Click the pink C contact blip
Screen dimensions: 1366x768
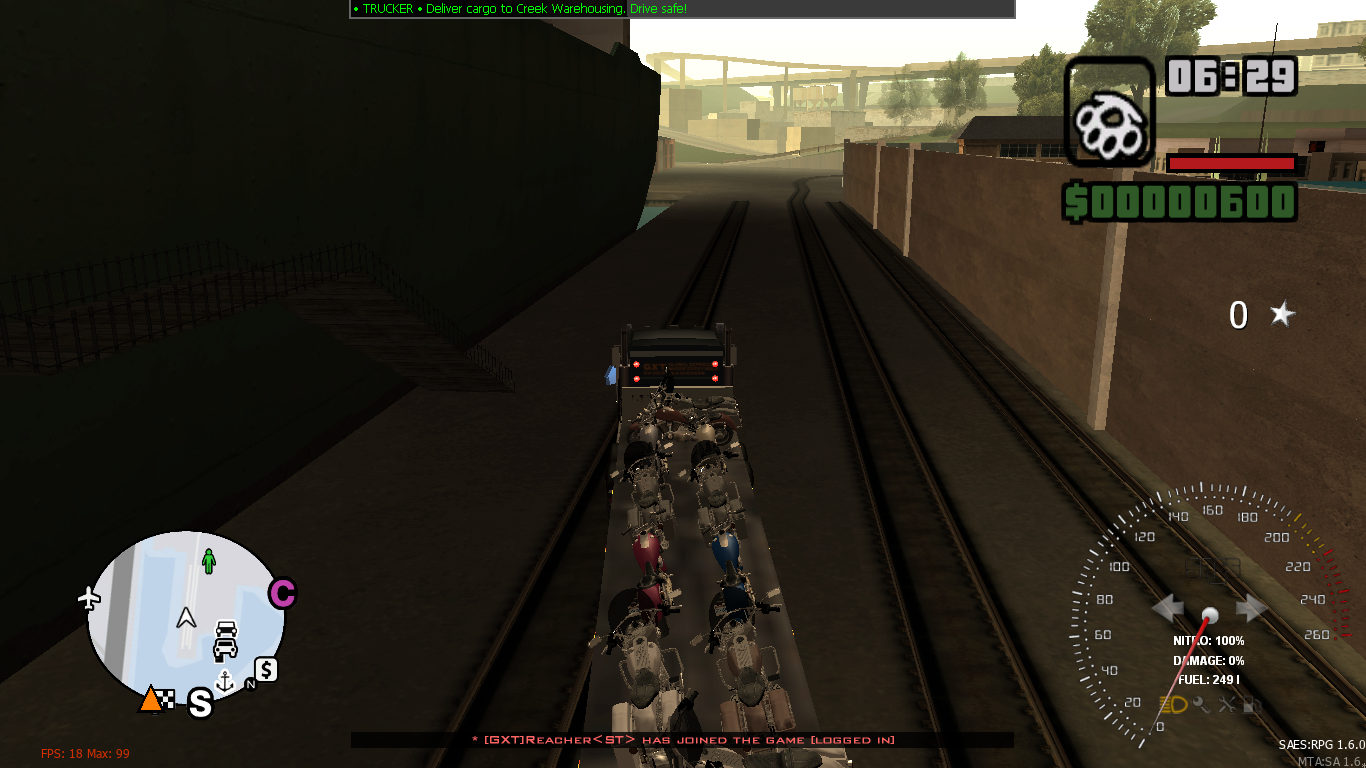[x=281, y=593]
